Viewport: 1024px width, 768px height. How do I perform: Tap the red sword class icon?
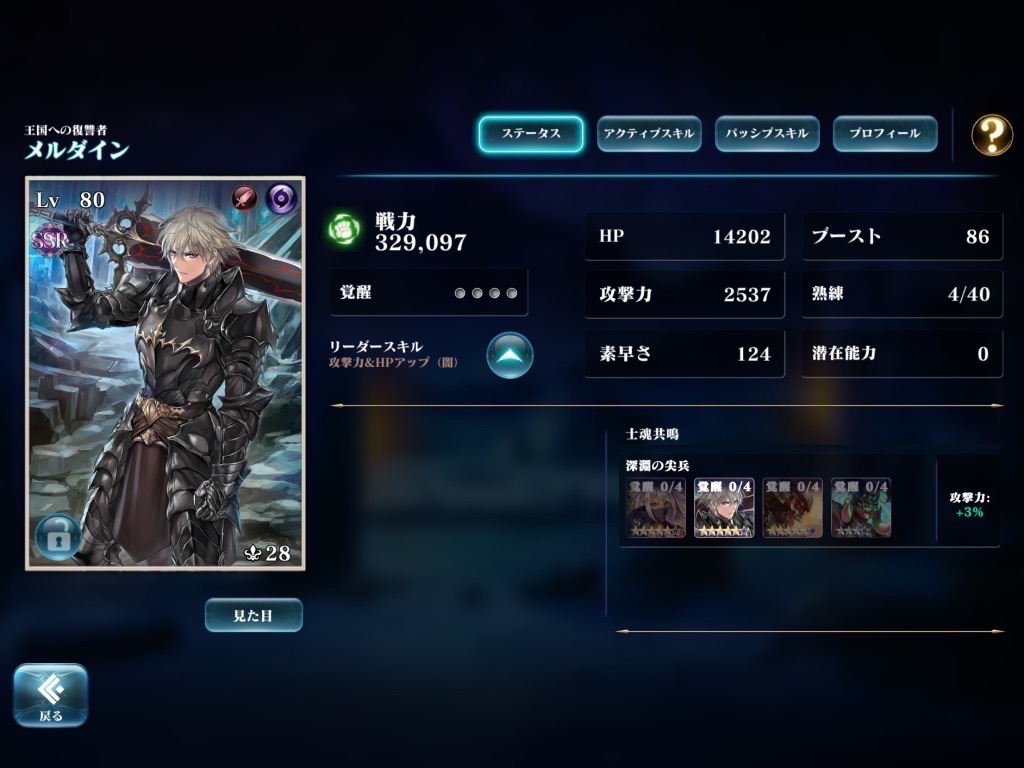(x=246, y=198)
